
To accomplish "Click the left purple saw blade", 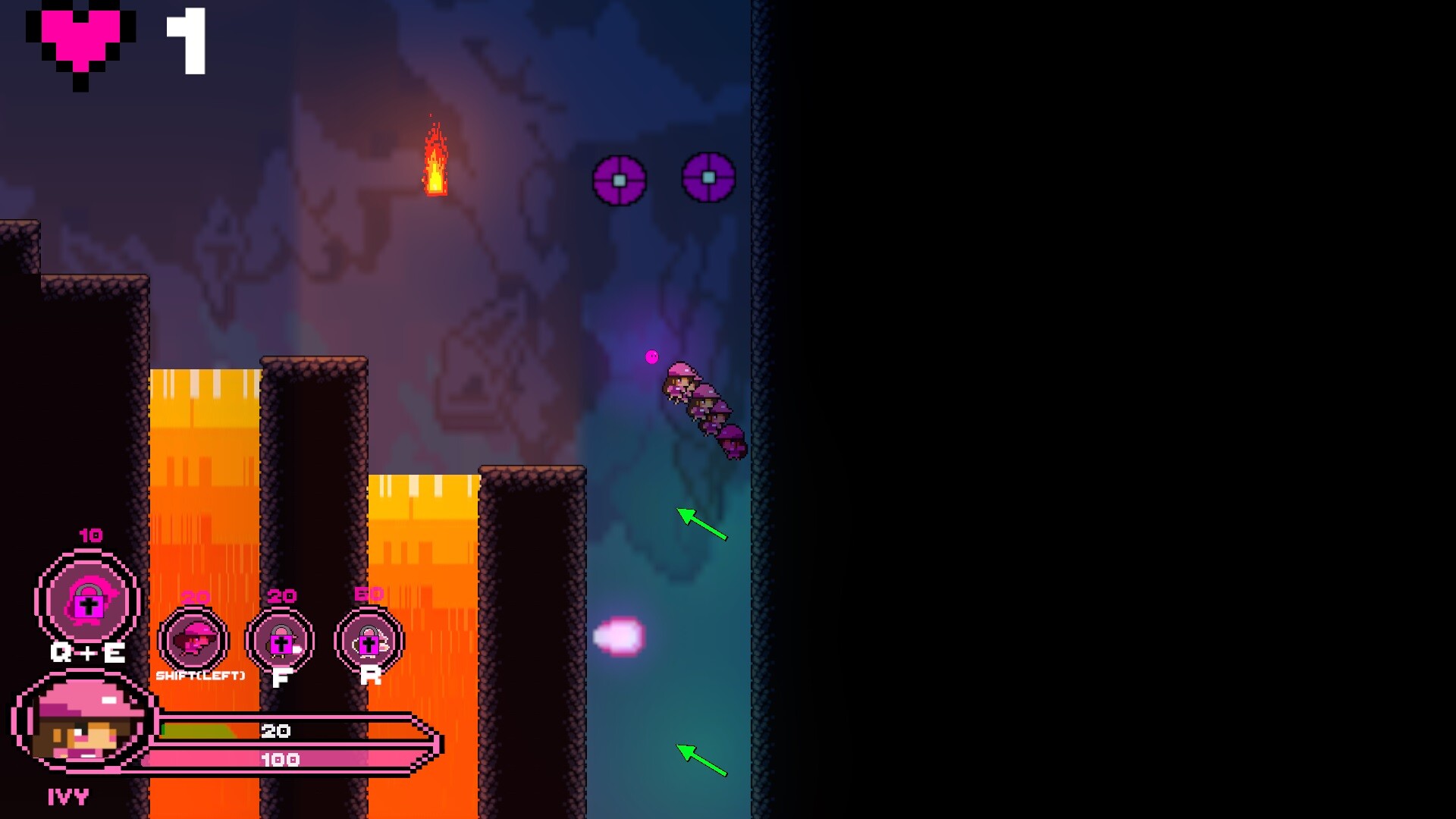I will pos(618,180).
